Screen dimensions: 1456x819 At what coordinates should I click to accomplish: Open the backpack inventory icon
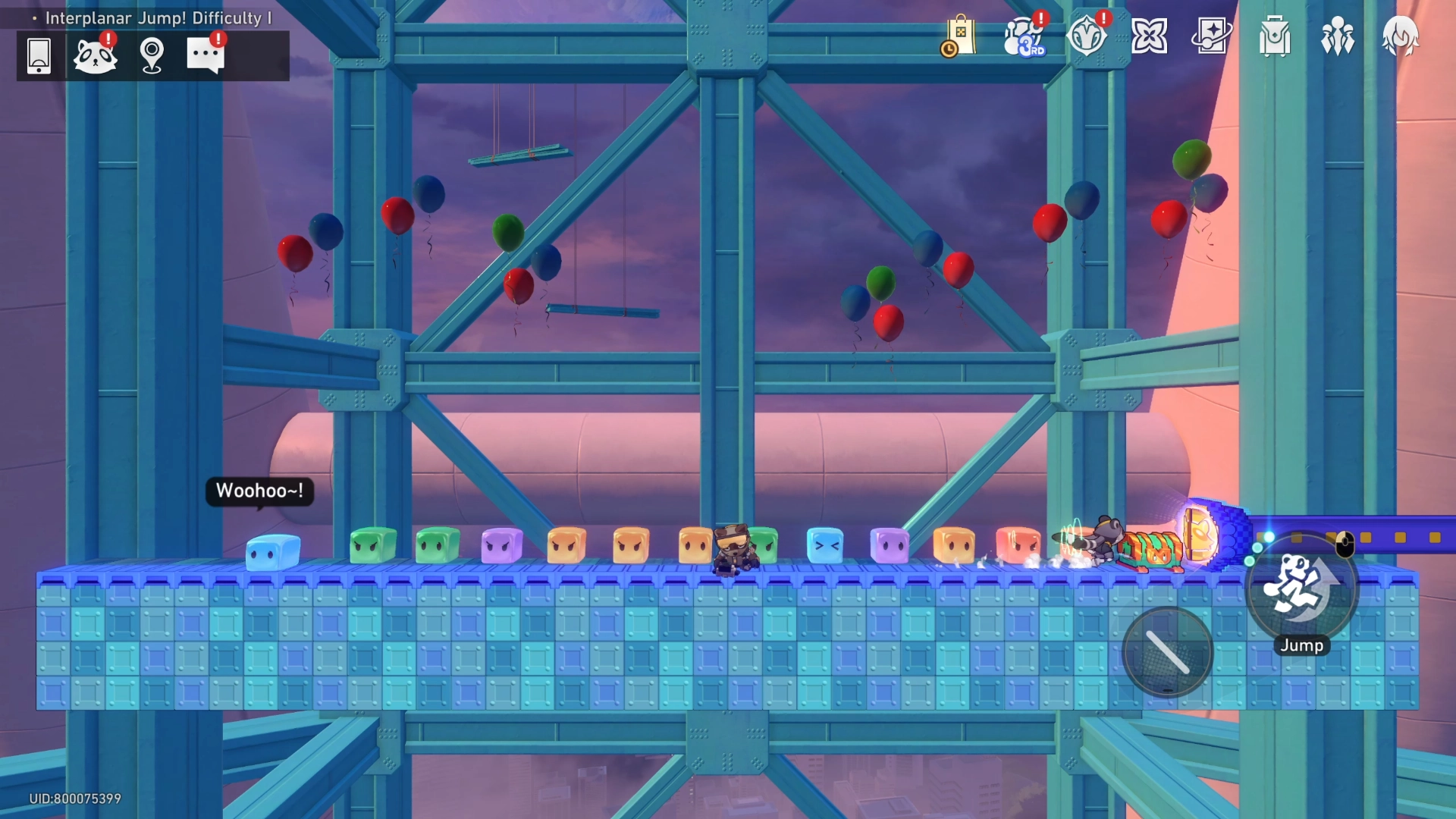(1275, 36)
